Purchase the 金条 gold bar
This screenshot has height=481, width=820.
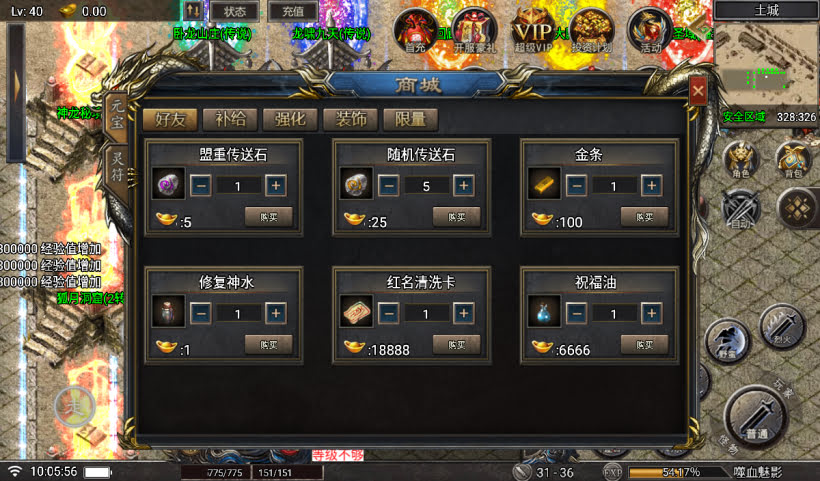644,216
